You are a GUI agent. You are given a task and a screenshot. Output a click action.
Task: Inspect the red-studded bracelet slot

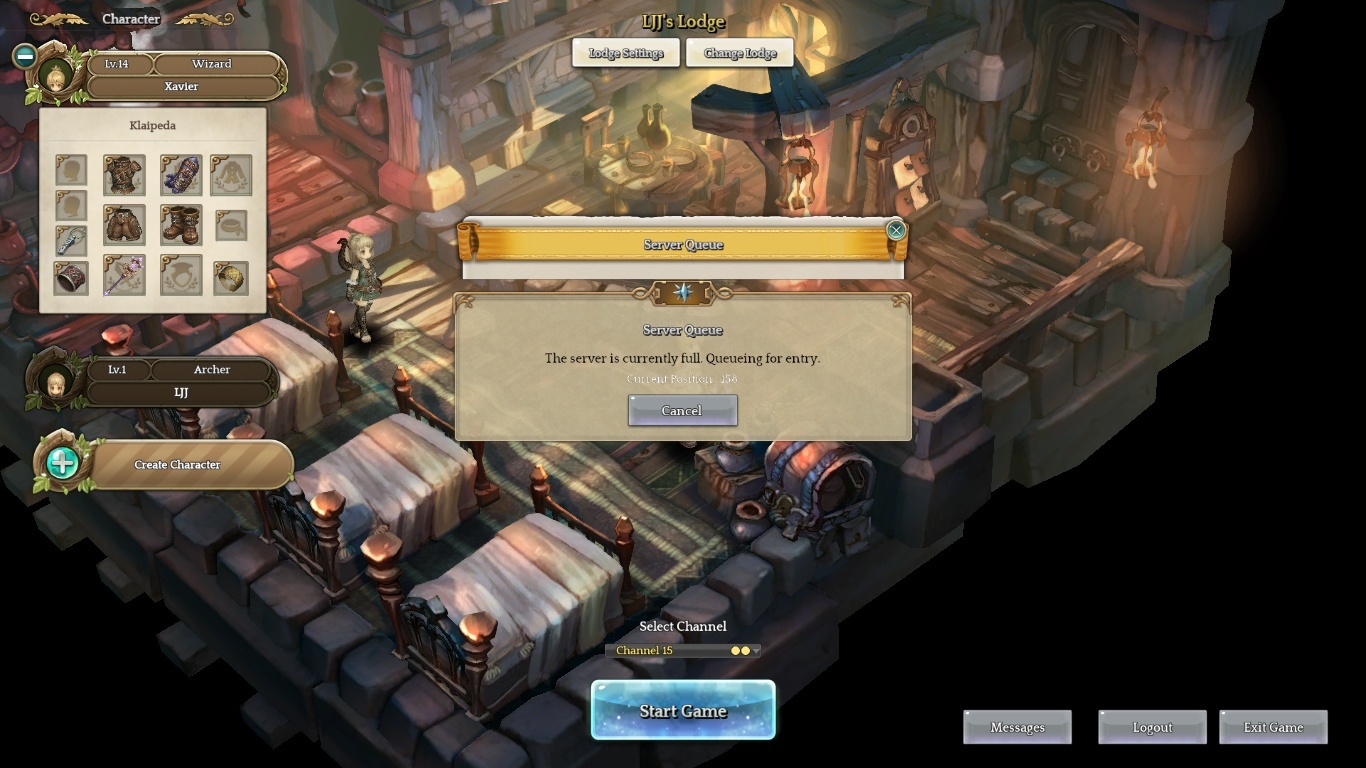70,278
